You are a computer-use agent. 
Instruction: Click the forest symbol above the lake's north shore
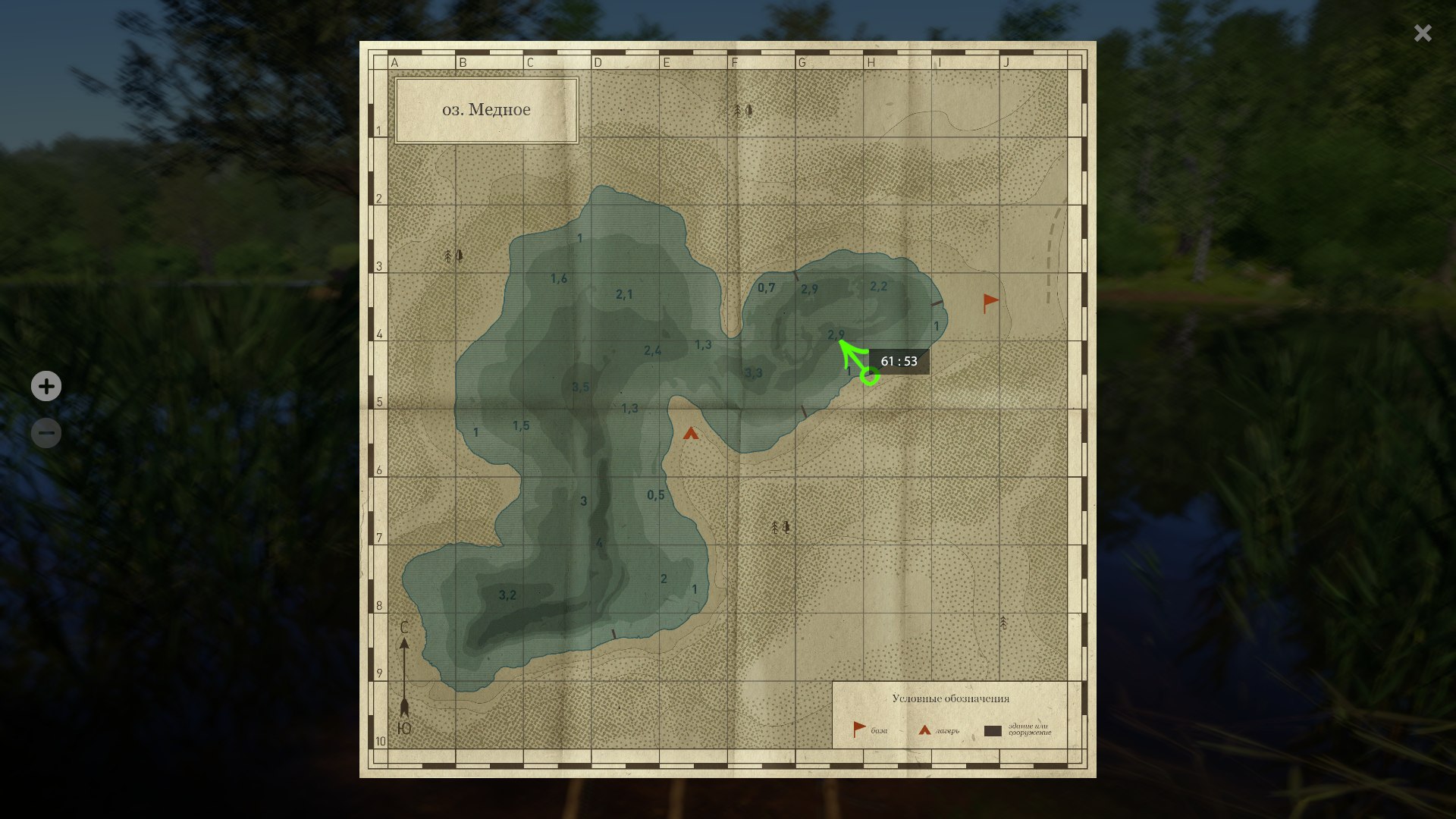742,111
